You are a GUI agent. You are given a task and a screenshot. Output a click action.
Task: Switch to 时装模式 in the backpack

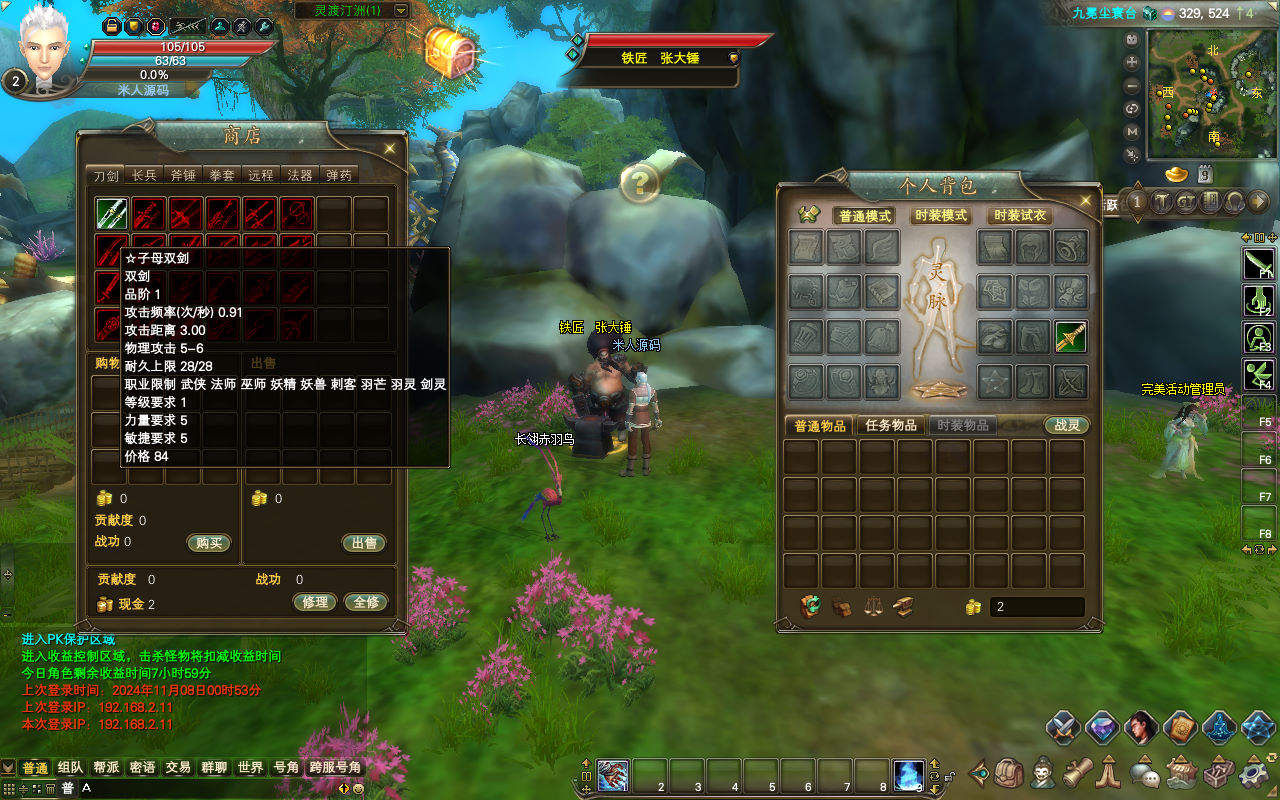(x=941, y=216)
